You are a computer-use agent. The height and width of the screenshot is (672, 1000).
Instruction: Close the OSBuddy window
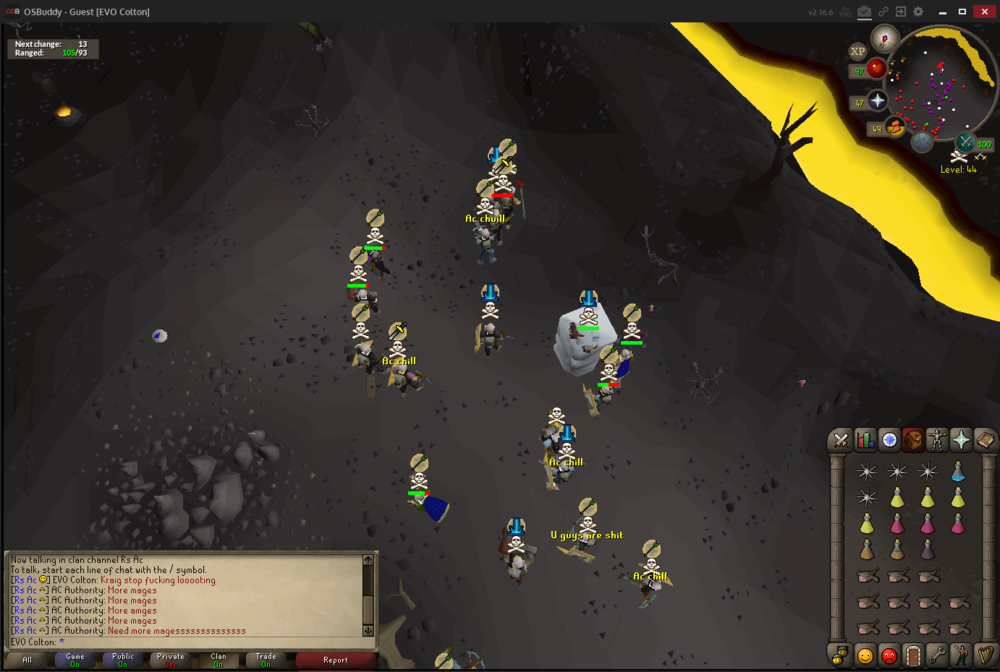984,11
